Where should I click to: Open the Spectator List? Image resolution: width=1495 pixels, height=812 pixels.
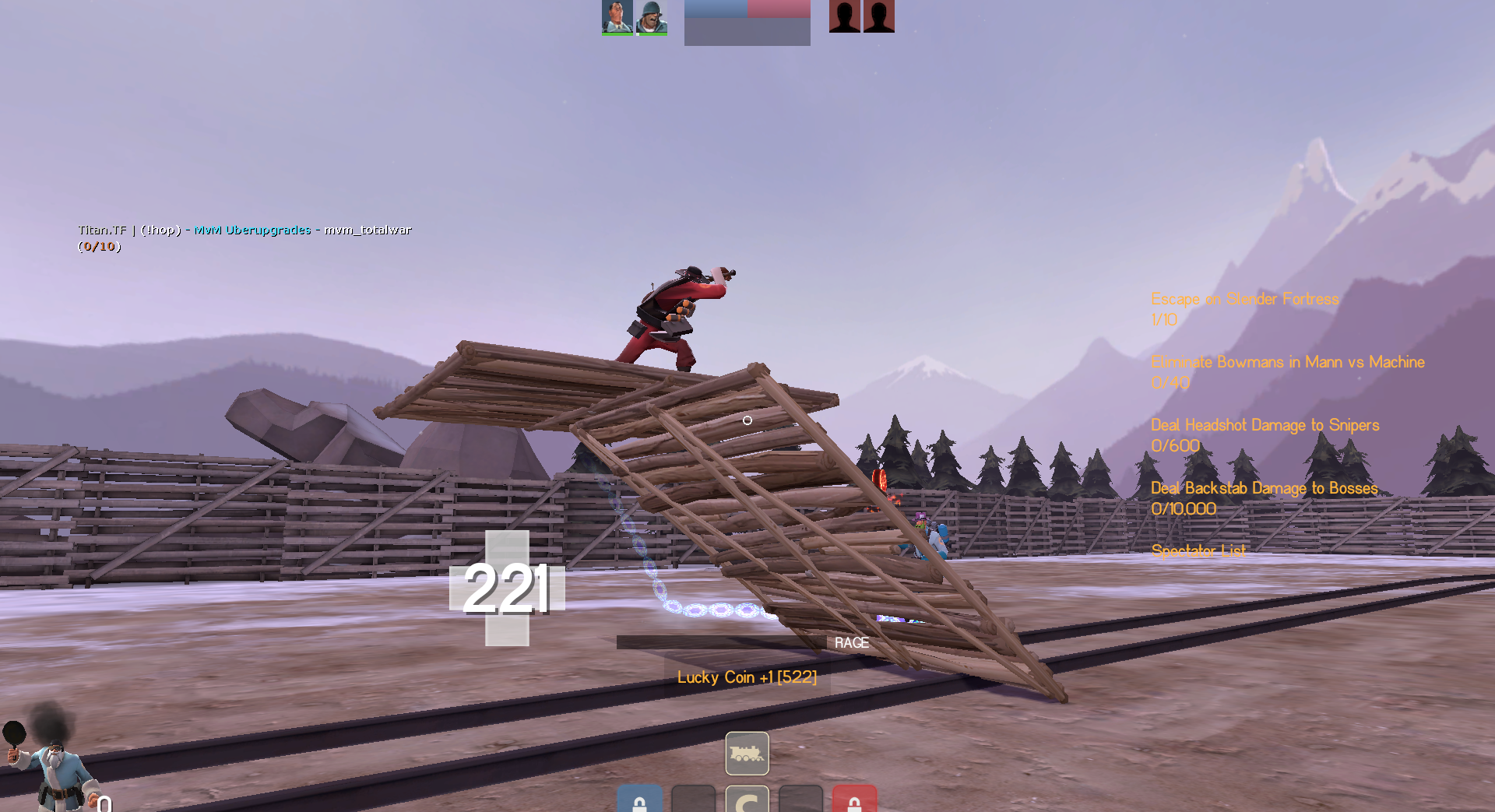[1198, 551]
